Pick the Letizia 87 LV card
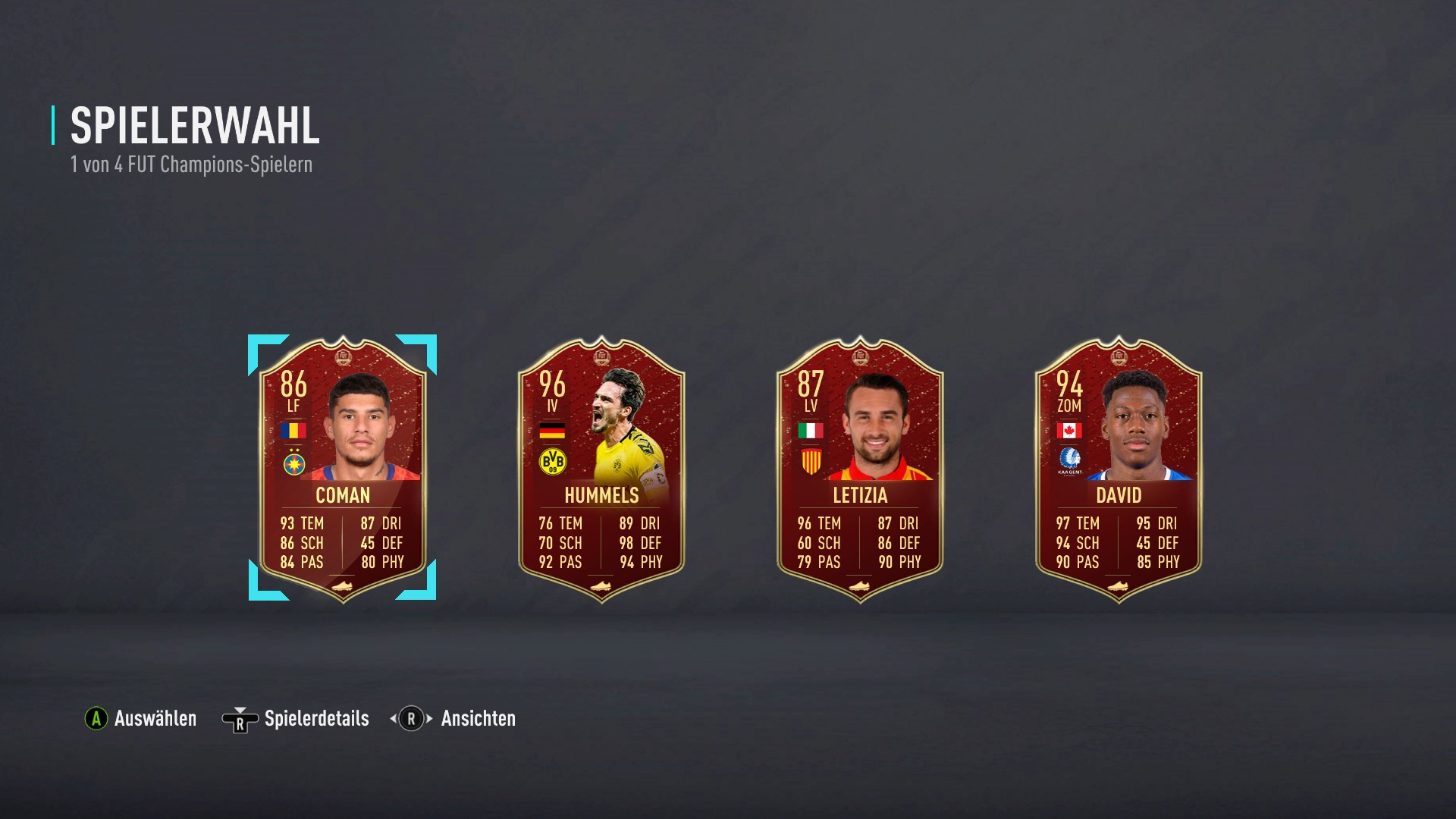1456x819 pixels. (x=860, y=468)
